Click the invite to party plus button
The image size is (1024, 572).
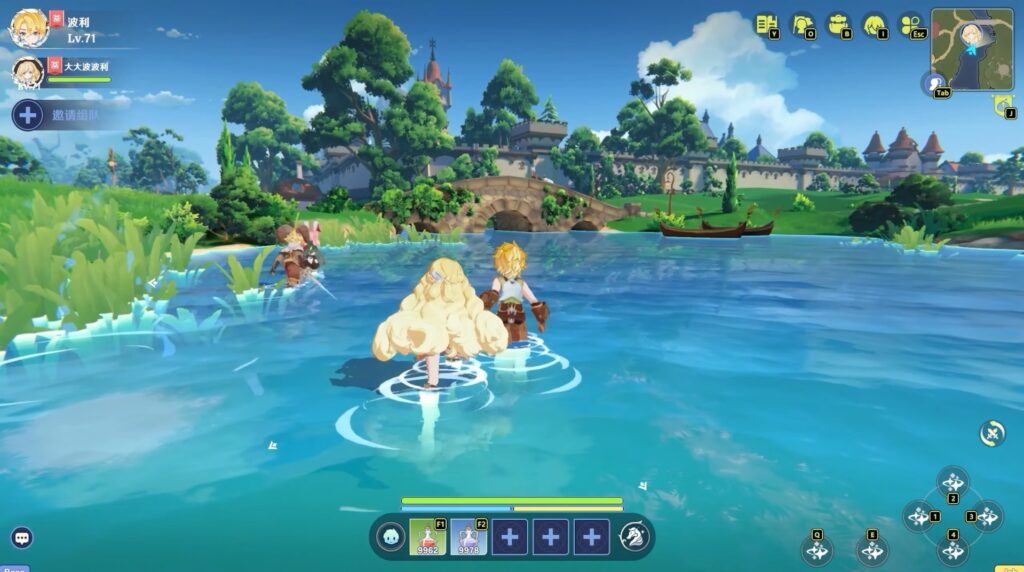click(28, 115)
